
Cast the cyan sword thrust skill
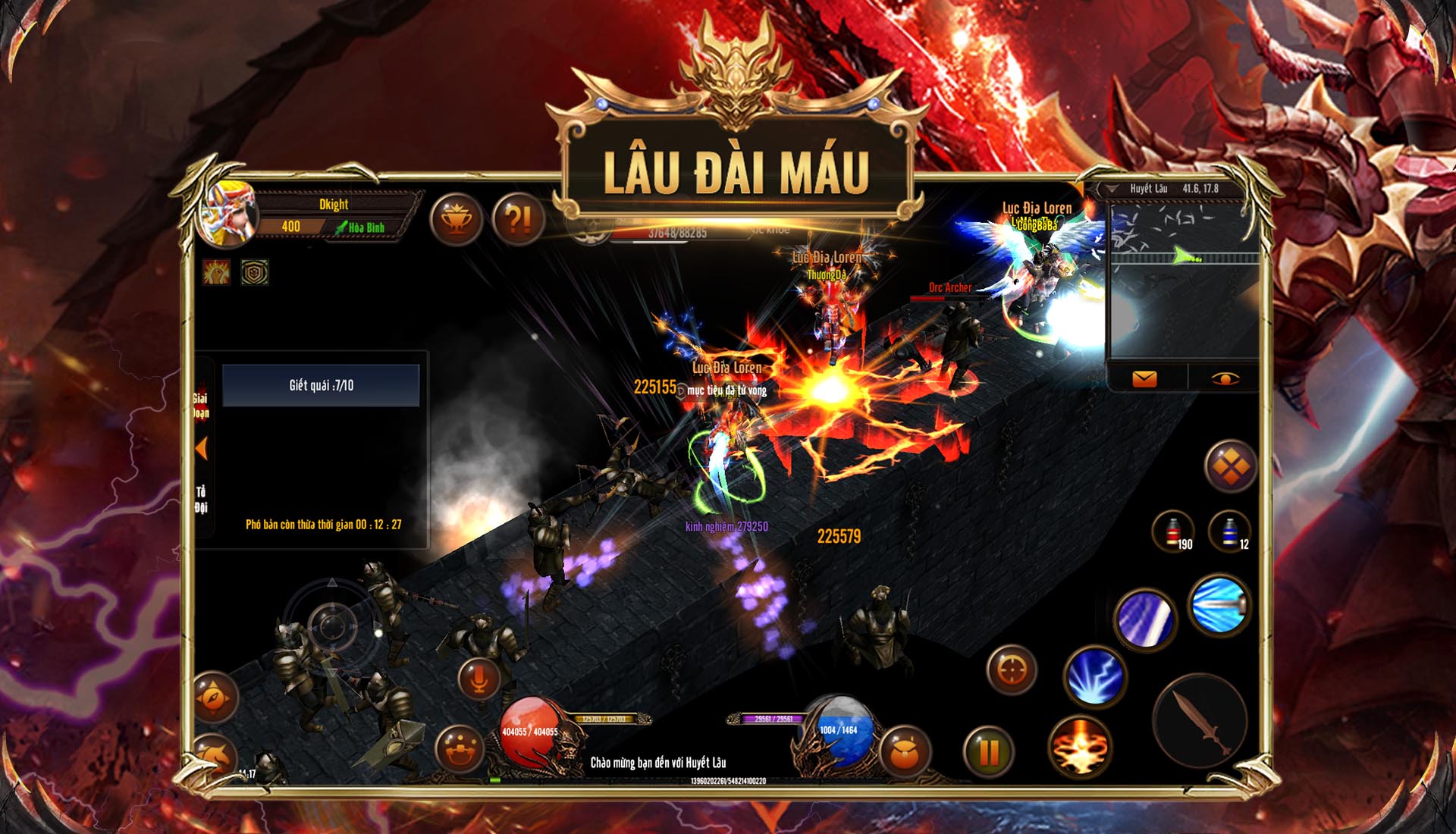pyautogui.click(x=1219, y=605)
